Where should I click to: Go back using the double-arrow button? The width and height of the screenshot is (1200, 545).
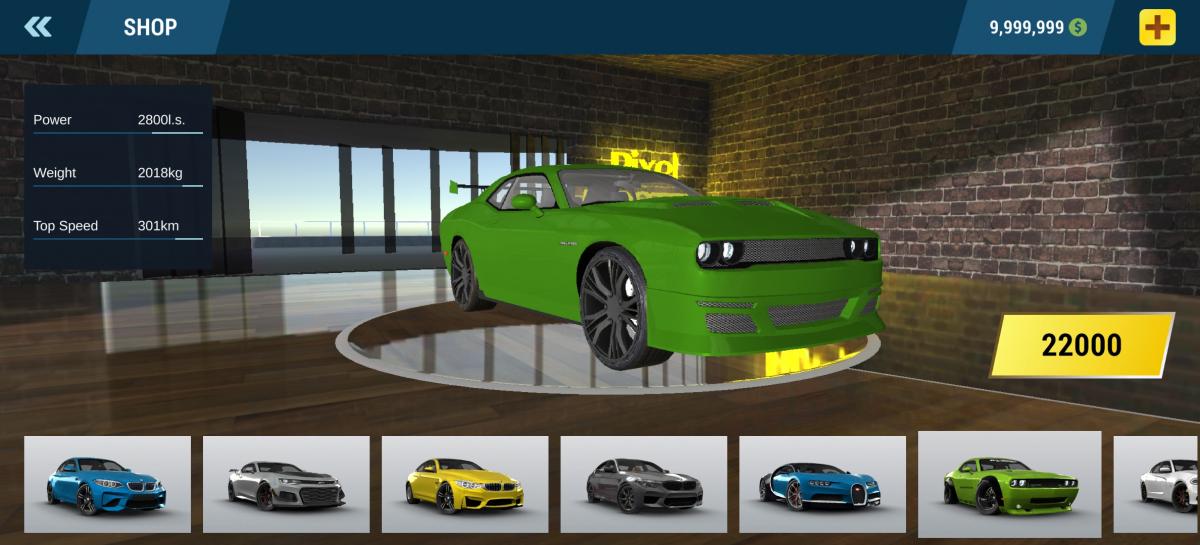click(38, 27)
